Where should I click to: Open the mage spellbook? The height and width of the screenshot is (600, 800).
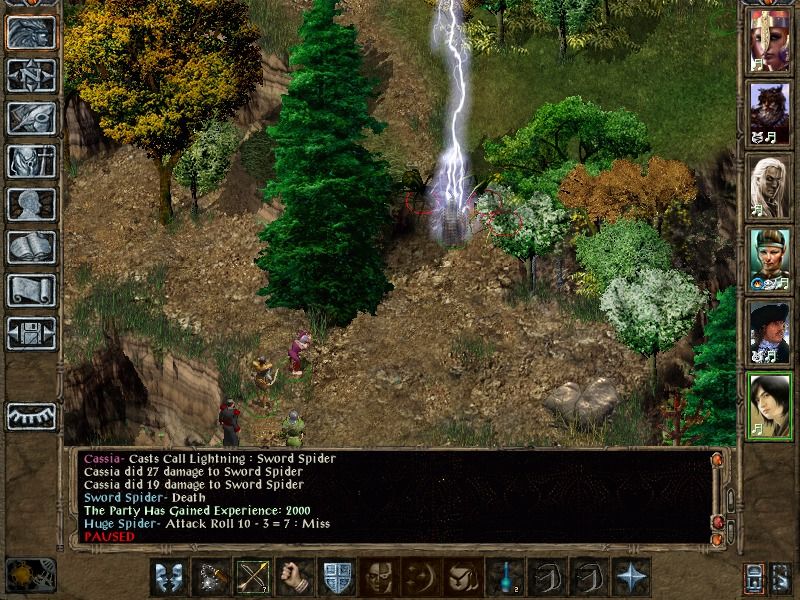point(31,247)
